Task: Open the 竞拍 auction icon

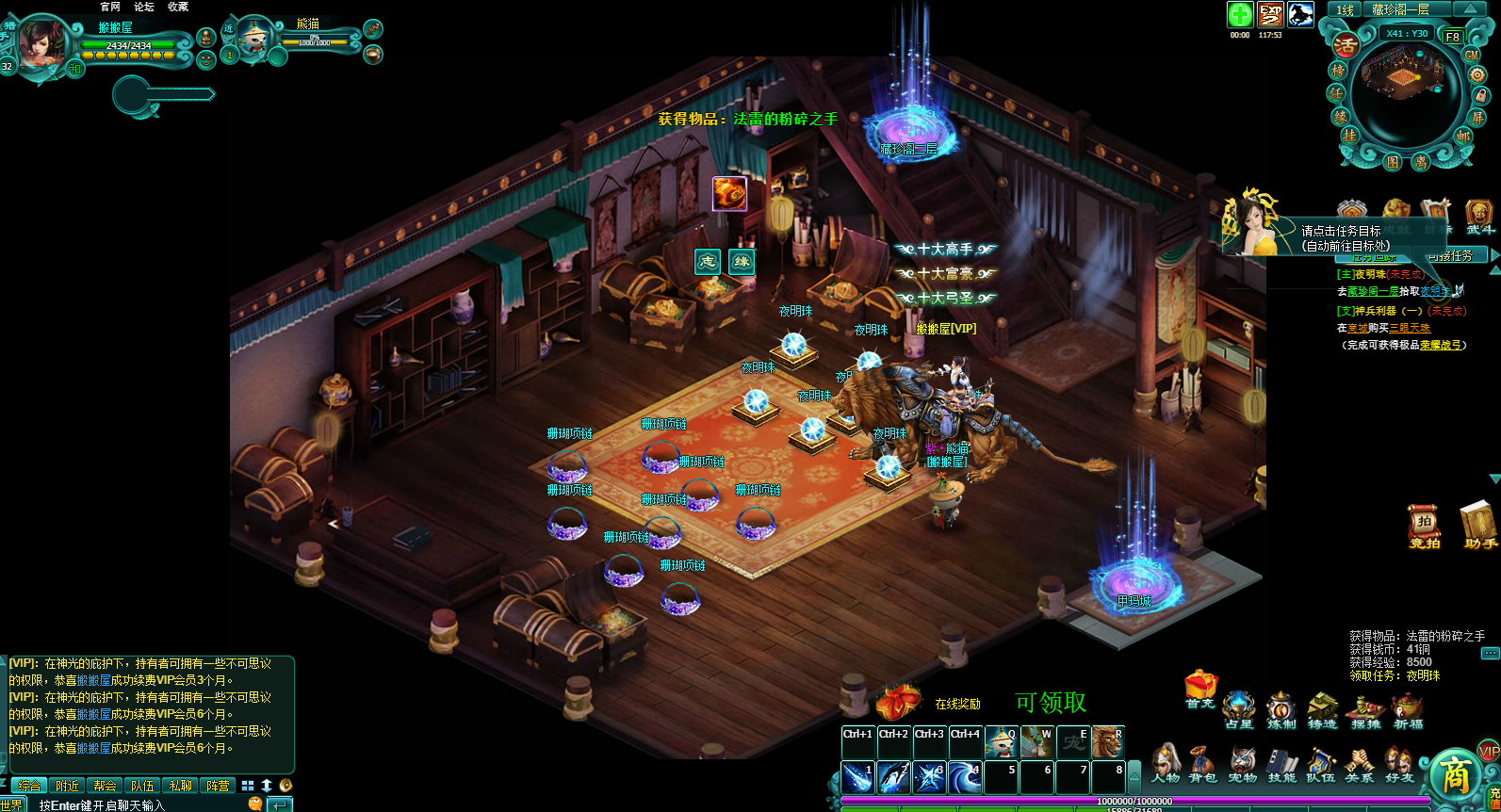Action: [1424, 526]
